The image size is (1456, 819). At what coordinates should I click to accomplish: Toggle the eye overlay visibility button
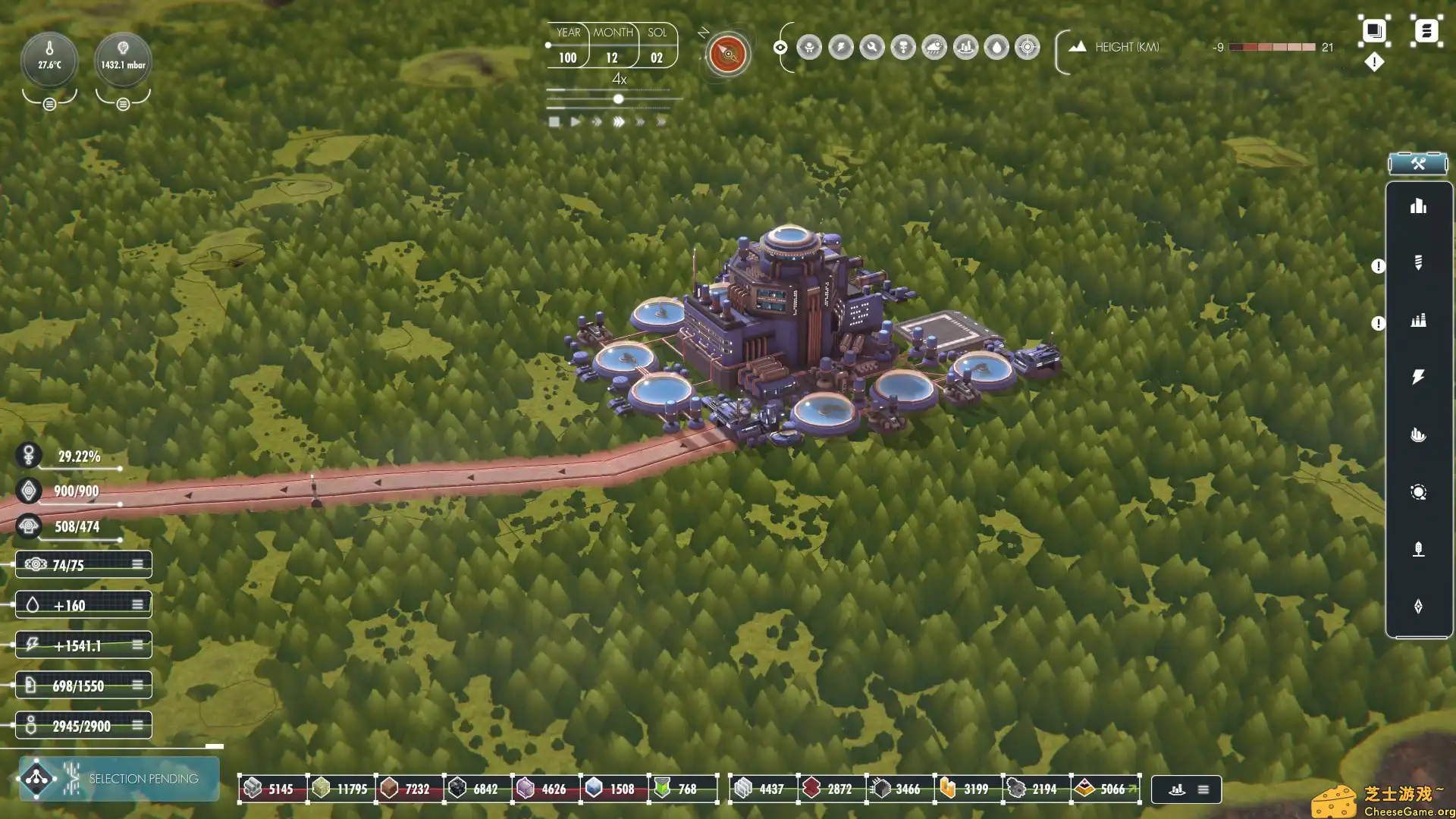780,48
